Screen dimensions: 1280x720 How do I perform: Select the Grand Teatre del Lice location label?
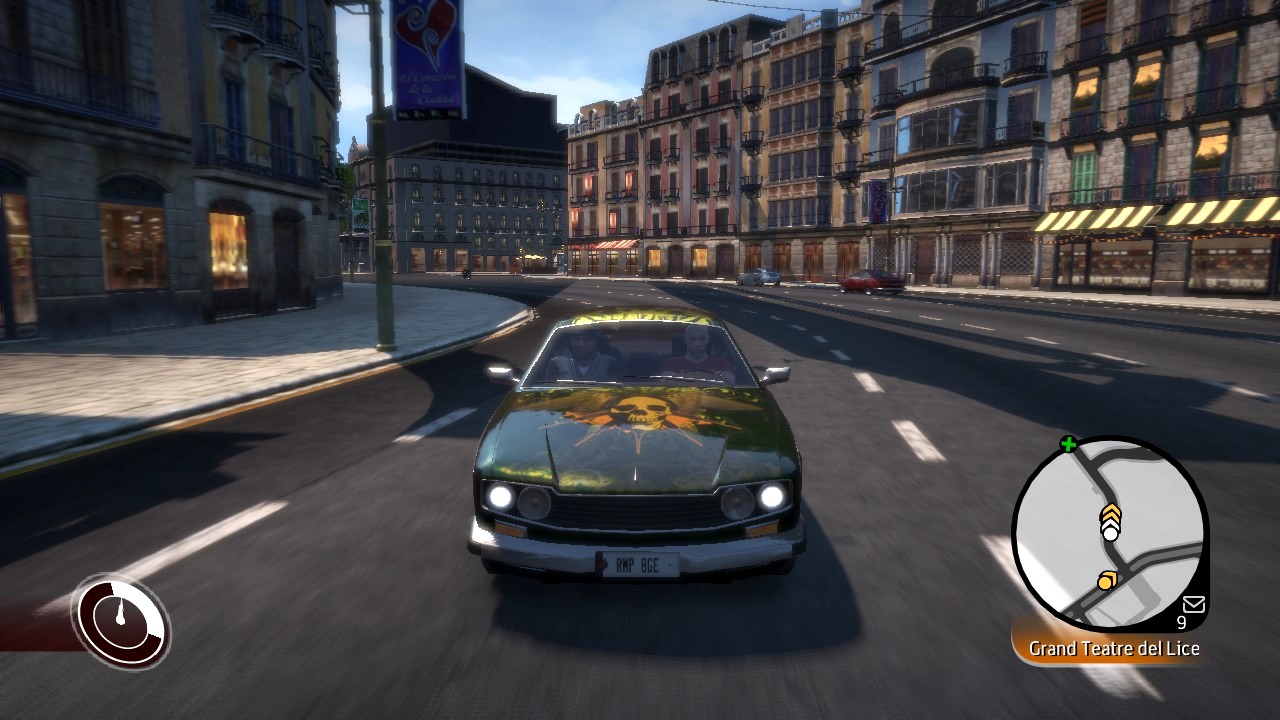point(1114,649)
